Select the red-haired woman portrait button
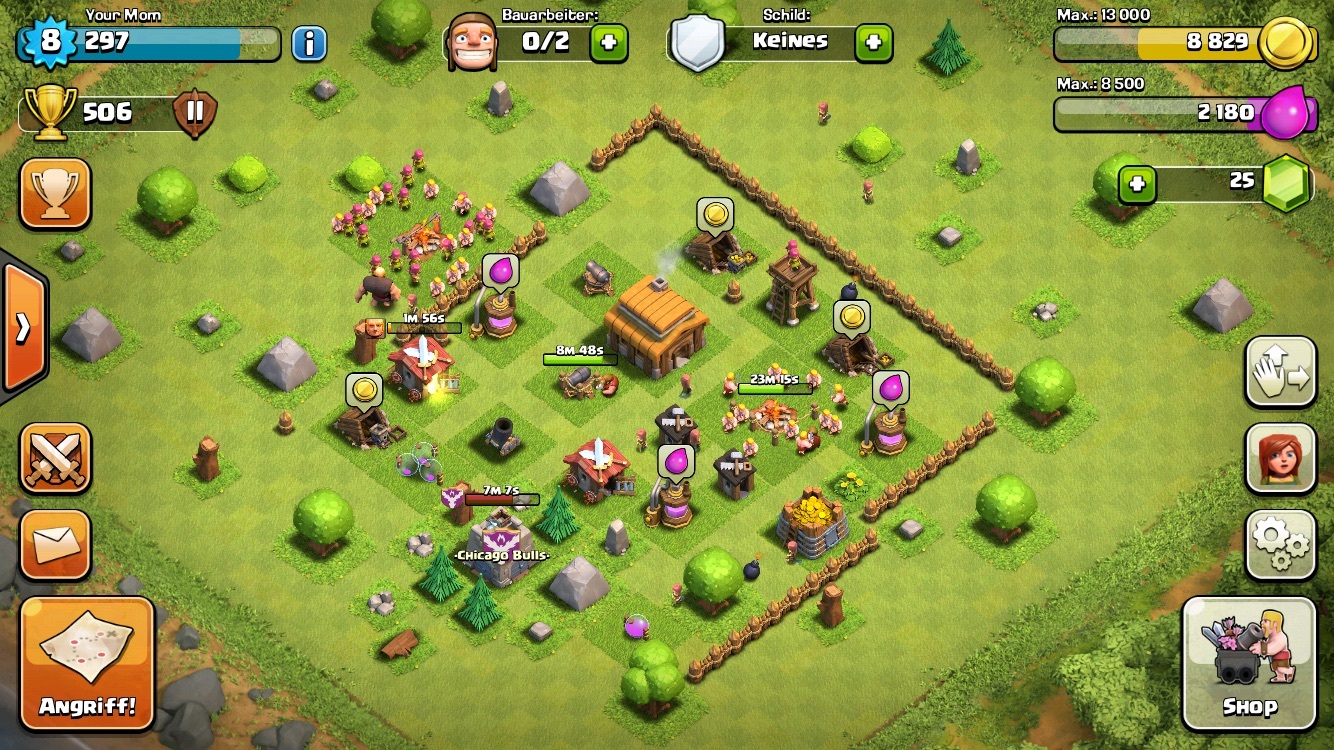 pyautogui.click(x=1280, y=458)
